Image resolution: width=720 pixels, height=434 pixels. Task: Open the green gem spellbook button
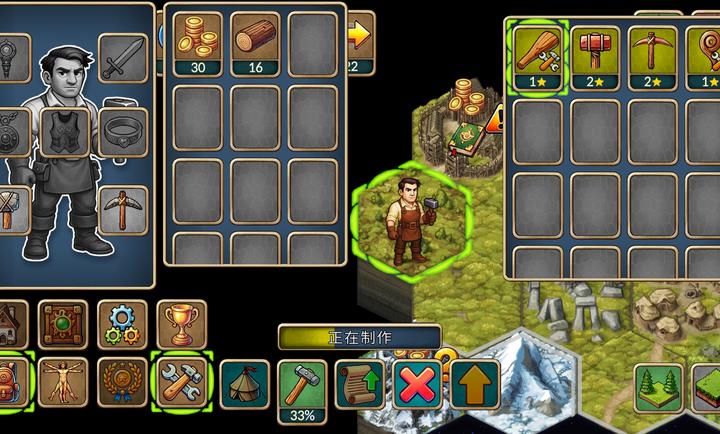pos(64,324)
